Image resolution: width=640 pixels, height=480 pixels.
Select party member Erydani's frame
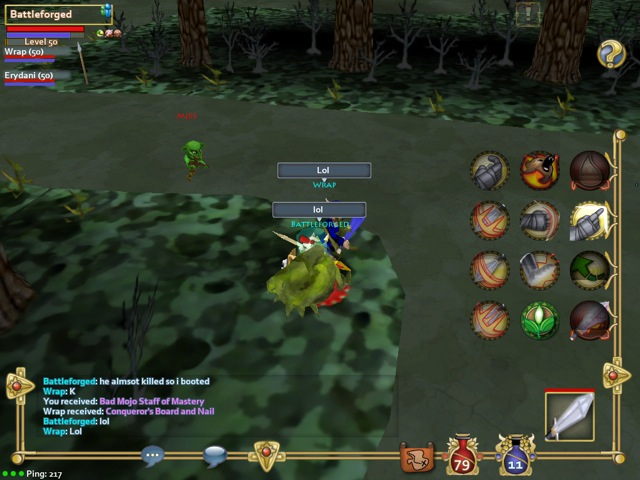coord(30,77)
